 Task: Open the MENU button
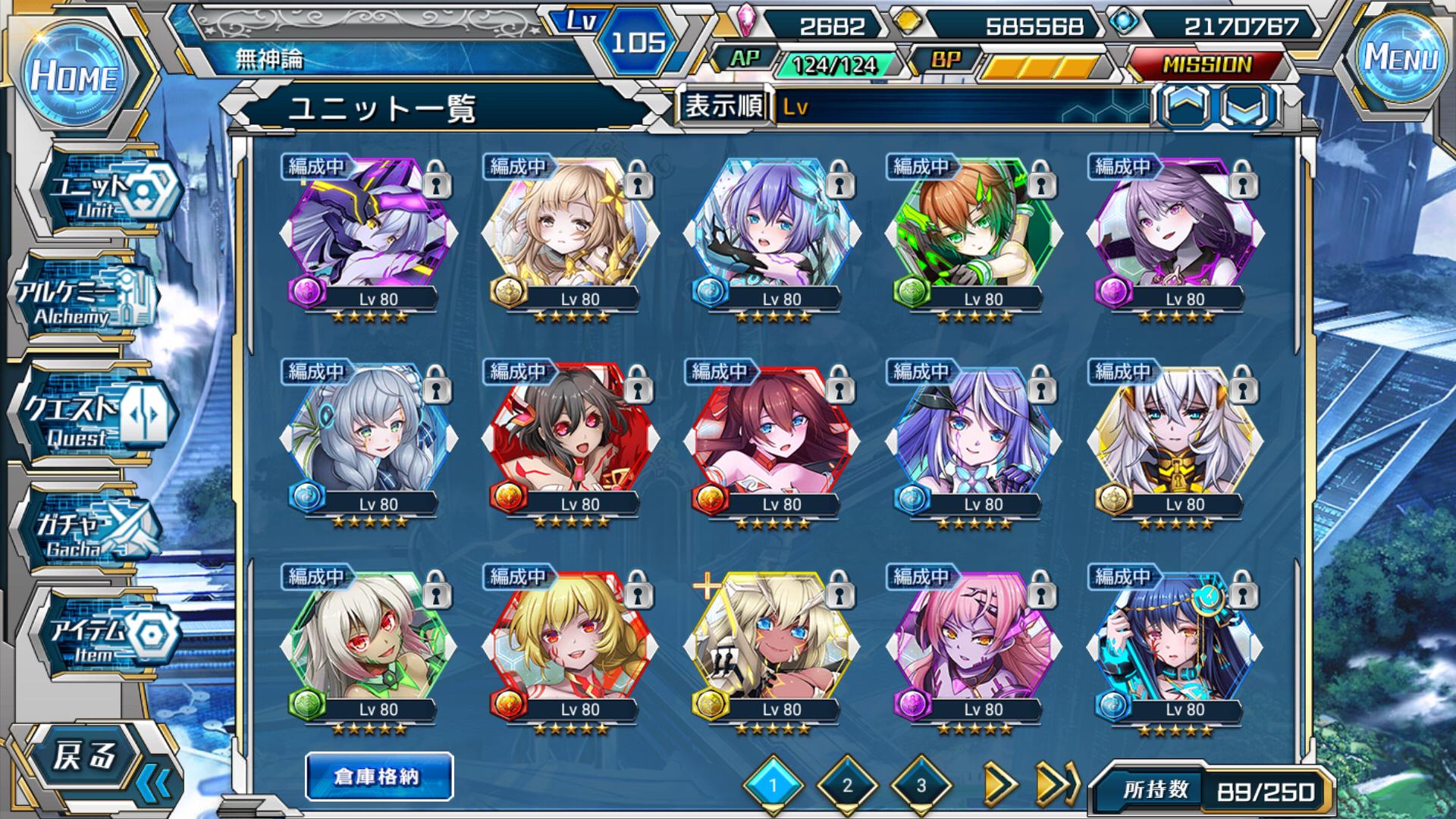pos(1401,58)
